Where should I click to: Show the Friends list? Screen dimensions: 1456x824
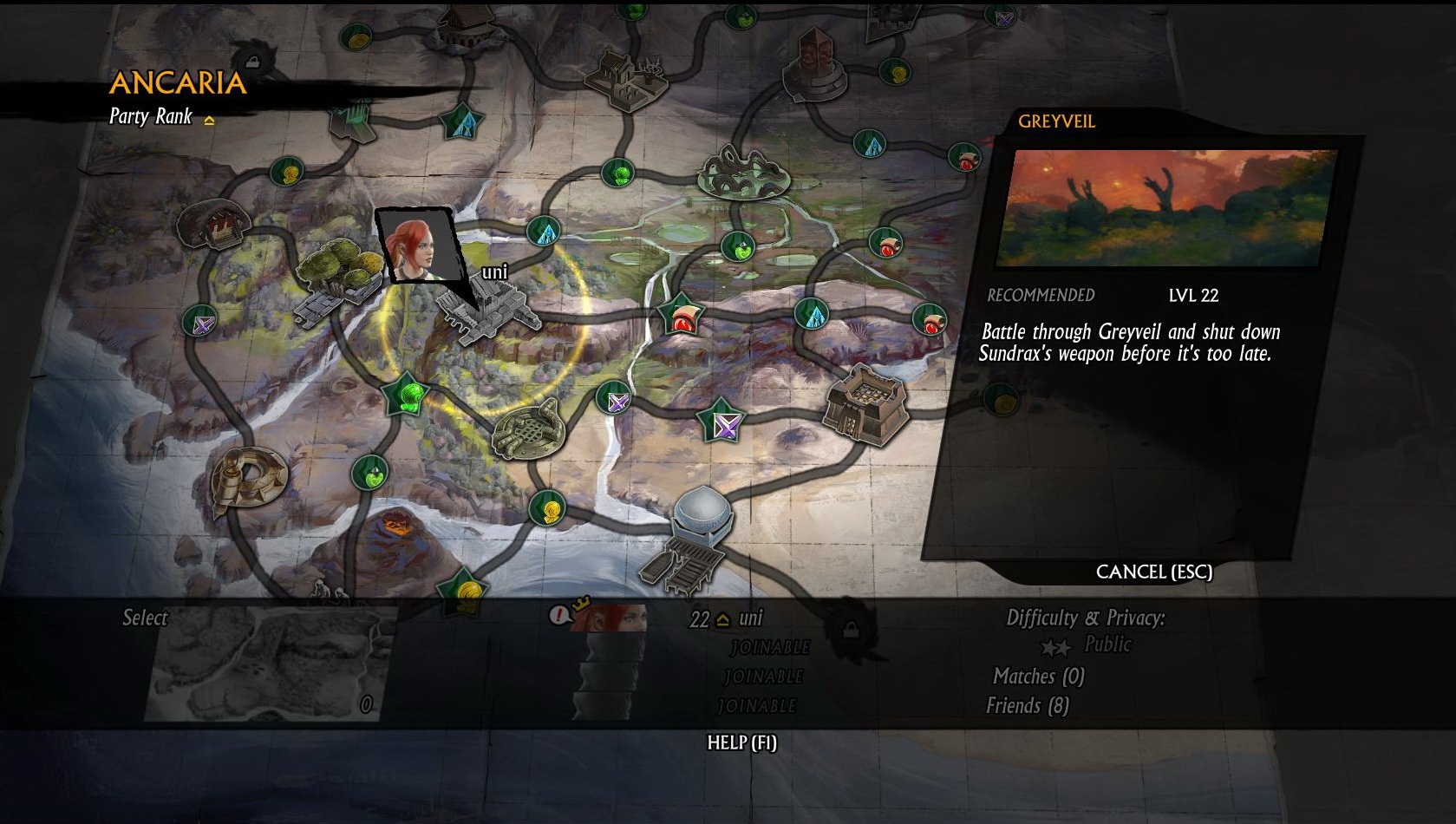tap(1027, 706)
